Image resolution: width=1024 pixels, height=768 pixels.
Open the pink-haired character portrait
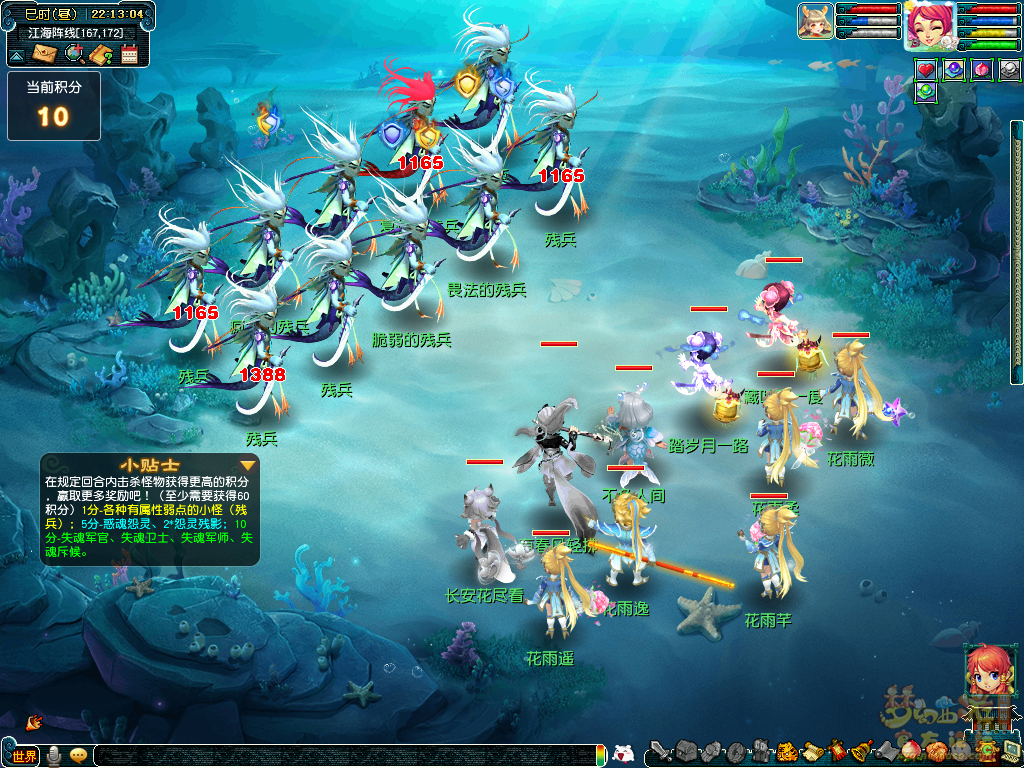(928, 24)
